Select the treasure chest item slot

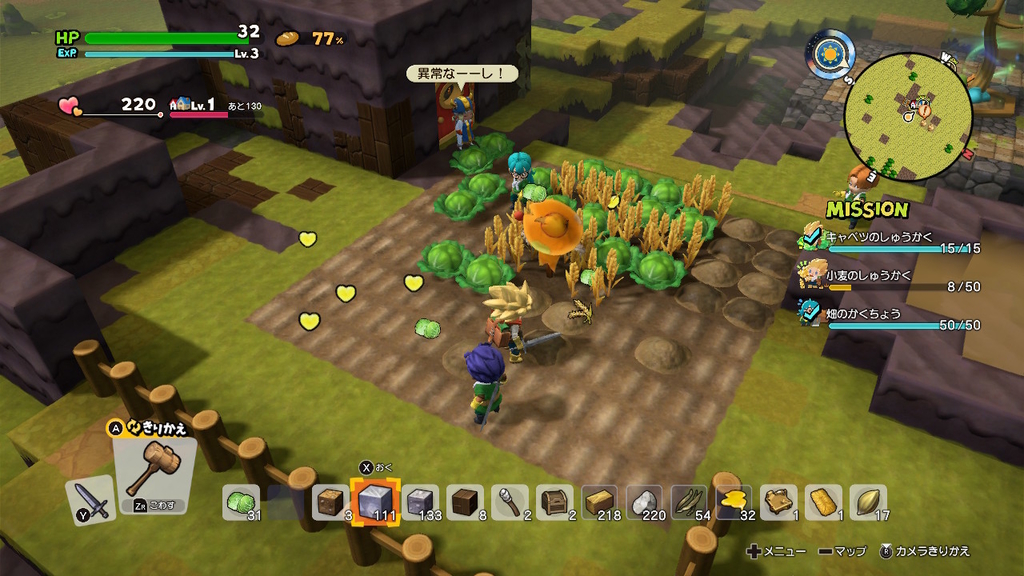coord(555,502)
